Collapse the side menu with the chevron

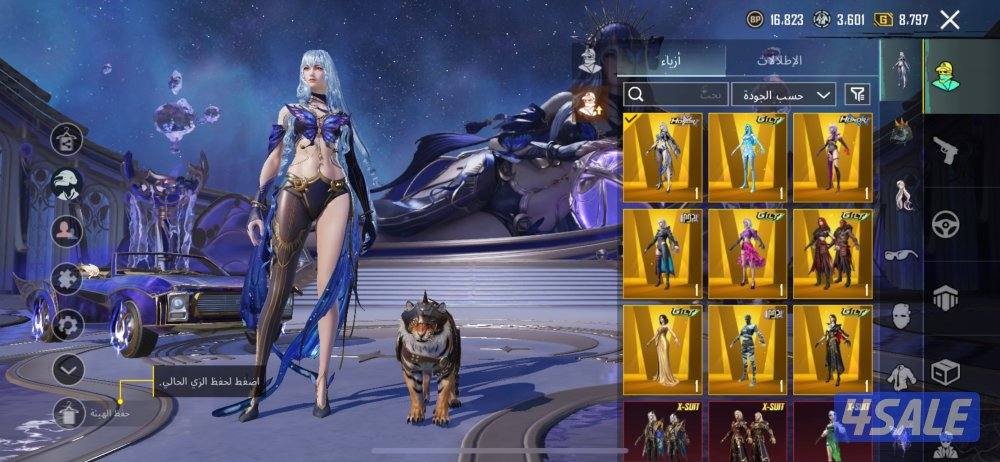click(x=68, y=370)
